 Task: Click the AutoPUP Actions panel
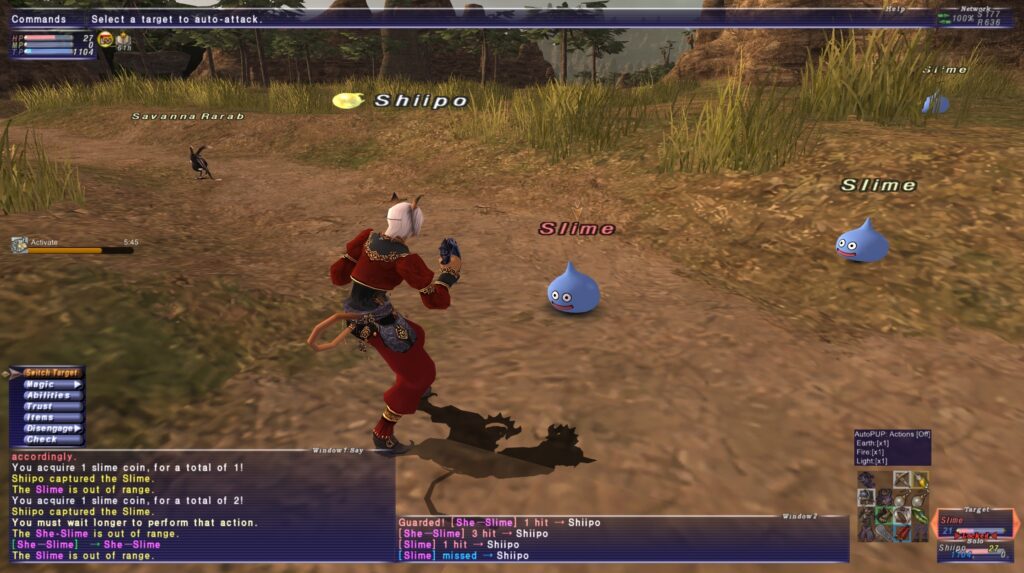[892, 448]
